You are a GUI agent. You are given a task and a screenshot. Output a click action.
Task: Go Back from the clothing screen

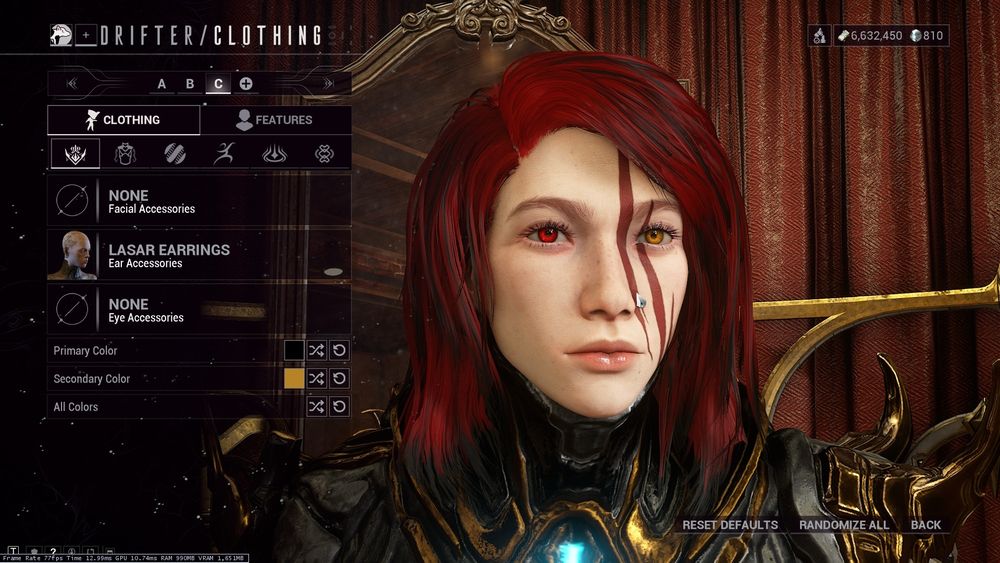point(926,525)
